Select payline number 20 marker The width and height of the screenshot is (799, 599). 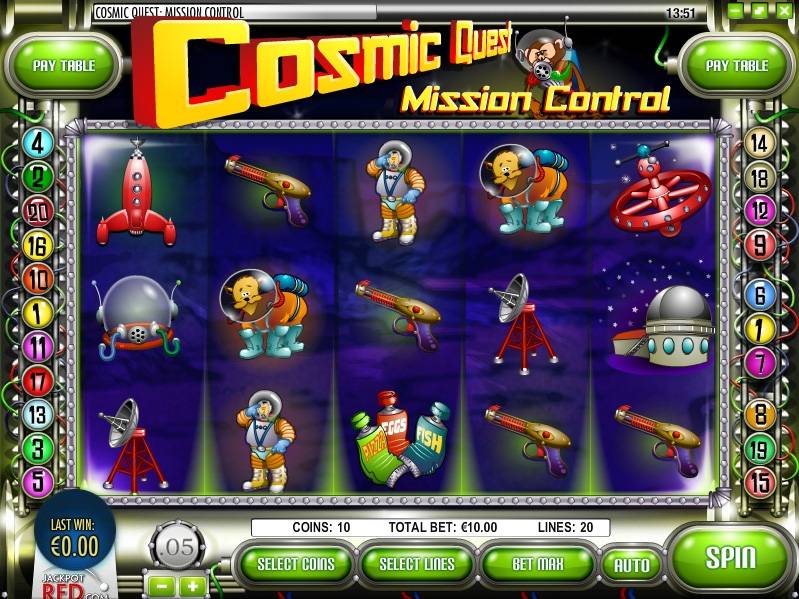pos(38,211)
